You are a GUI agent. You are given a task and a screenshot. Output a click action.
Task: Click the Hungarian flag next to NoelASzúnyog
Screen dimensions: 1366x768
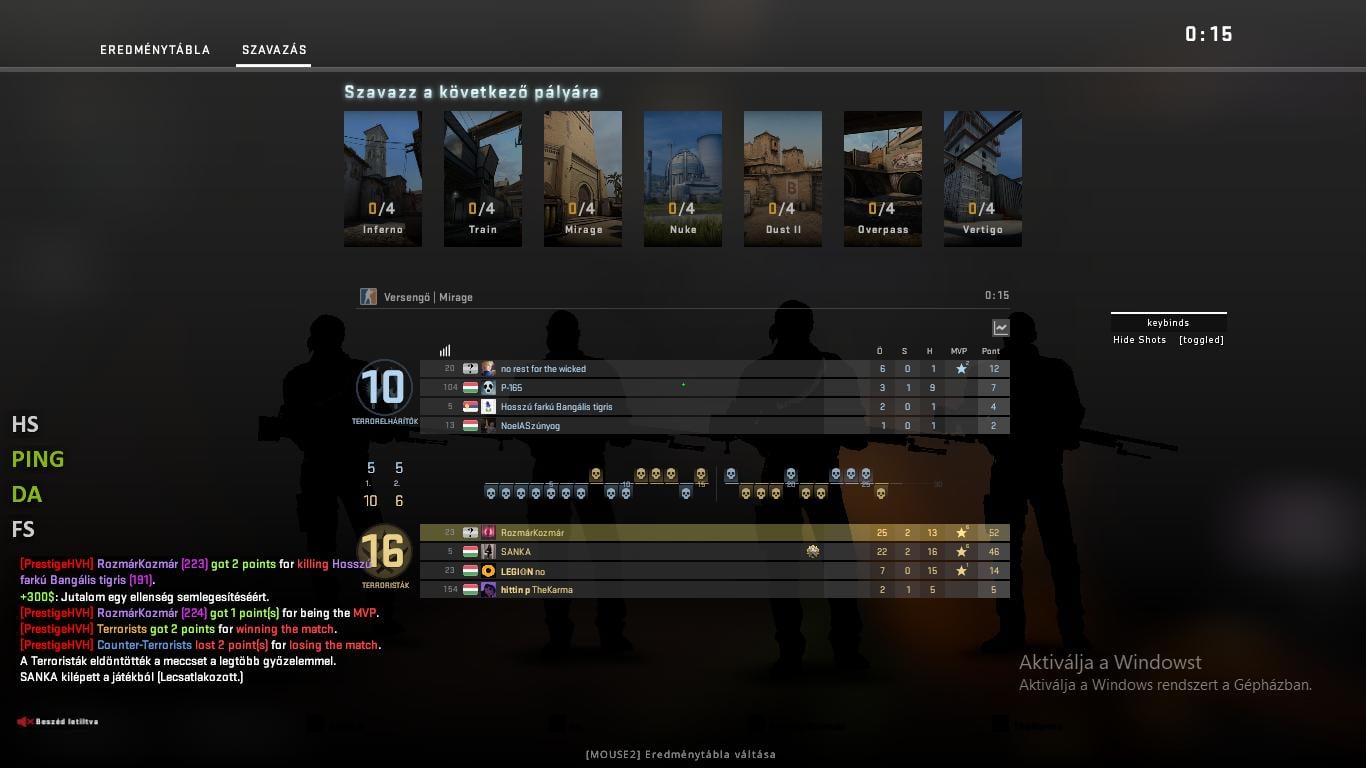pos(471,425)
